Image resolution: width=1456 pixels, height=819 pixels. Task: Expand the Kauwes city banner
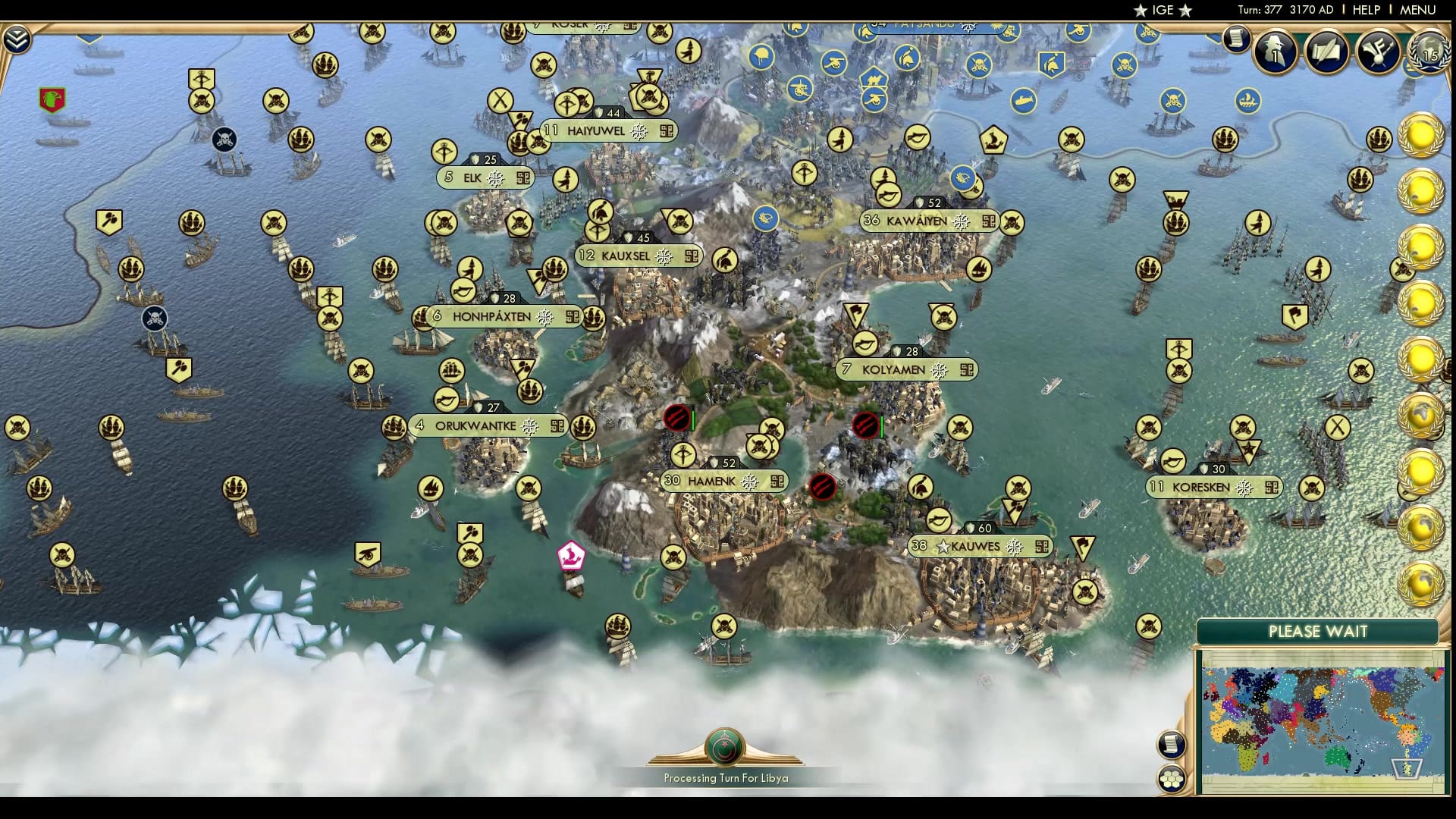[x=979, y=544]
